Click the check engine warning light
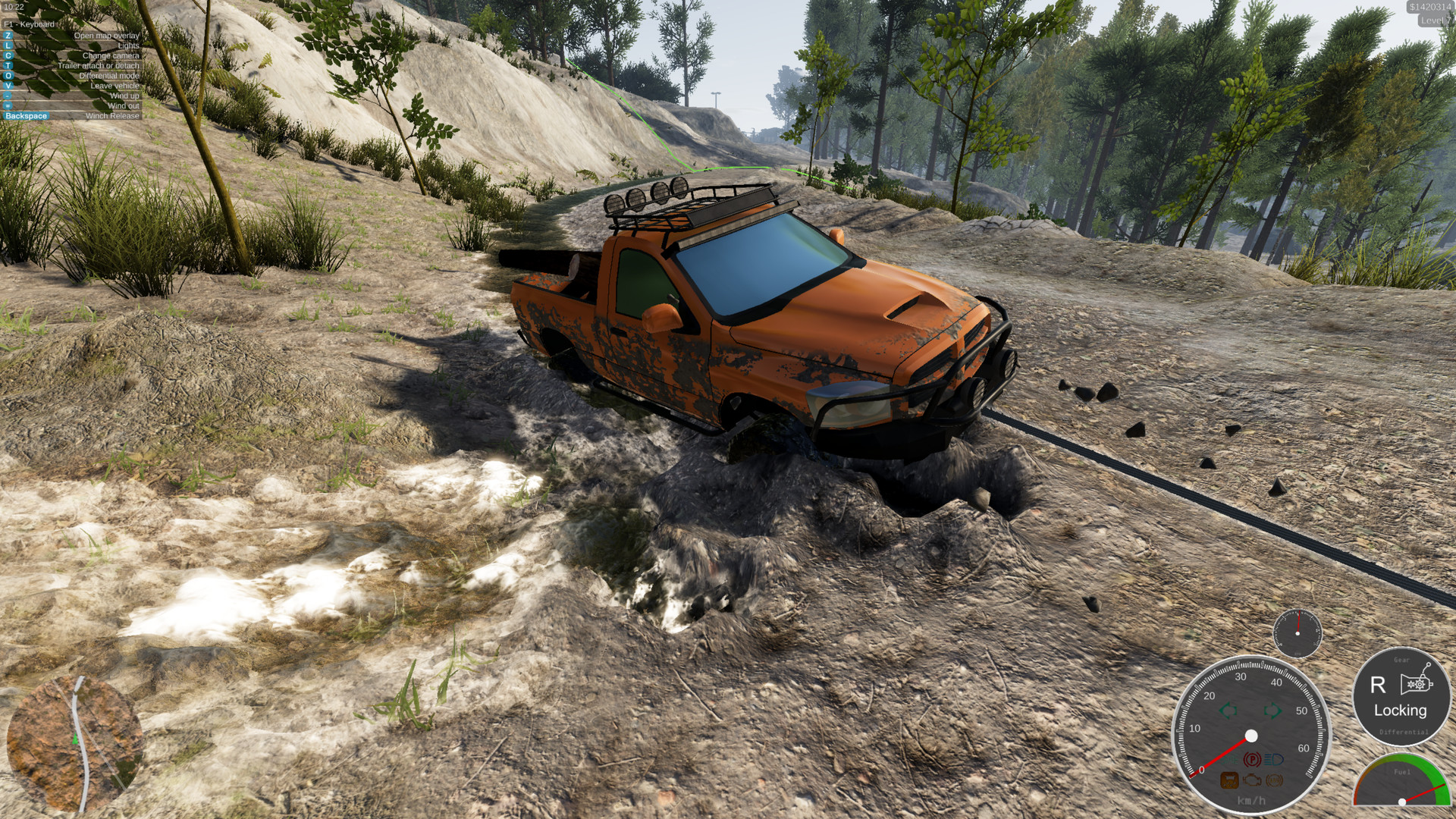This screenshot has width=1456, height=819. 1252,780
